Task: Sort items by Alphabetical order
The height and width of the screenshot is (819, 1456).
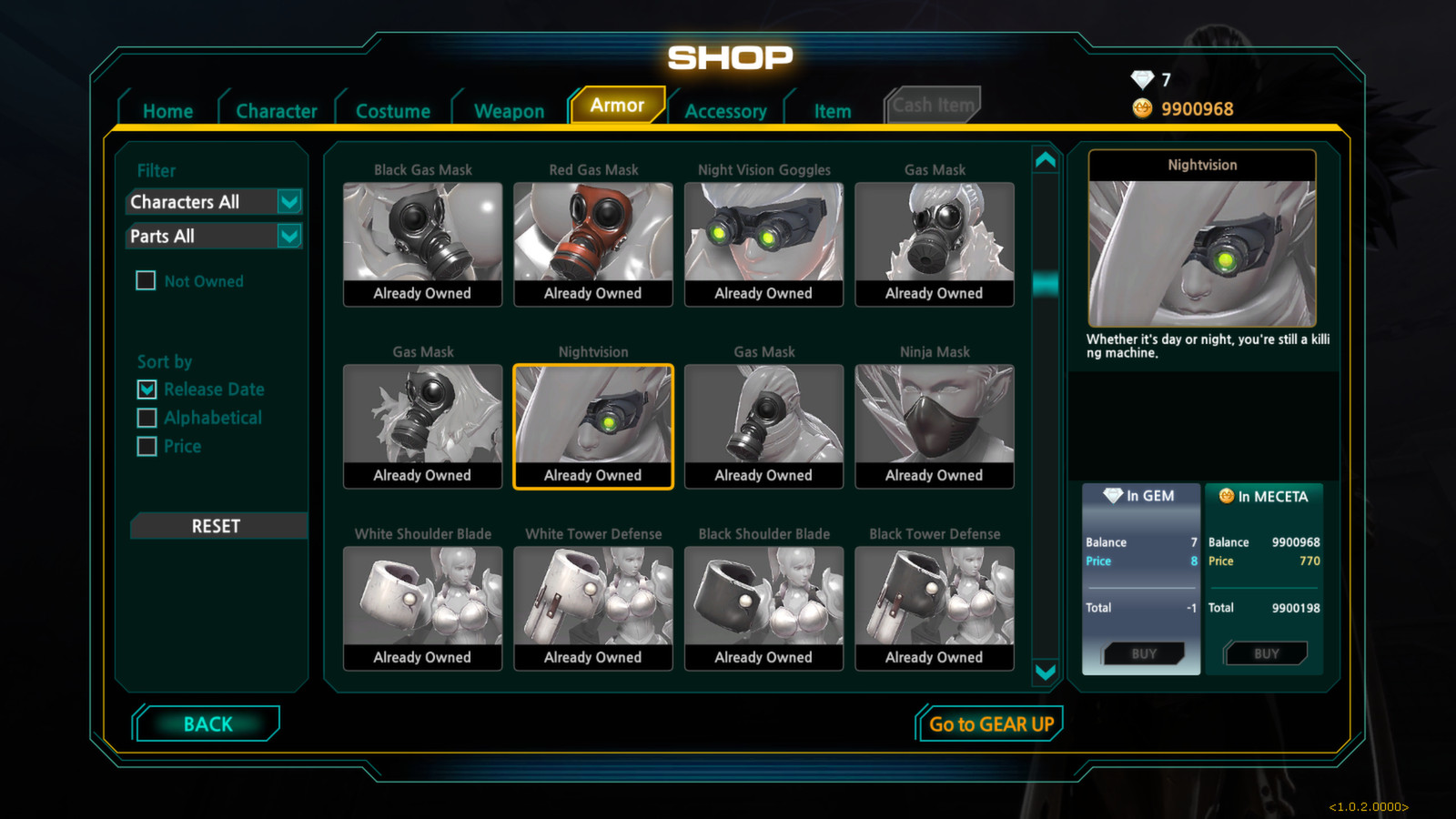Action: (x=147, y=418)
